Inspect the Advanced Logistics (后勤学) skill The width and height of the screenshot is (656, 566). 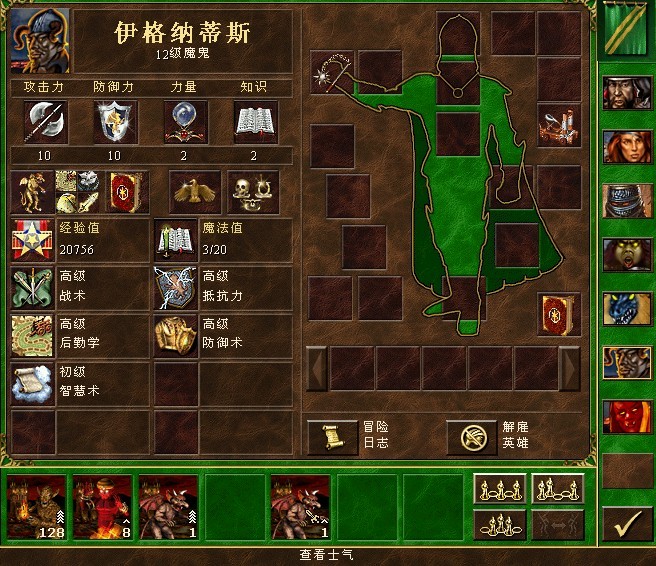(31, 336)
